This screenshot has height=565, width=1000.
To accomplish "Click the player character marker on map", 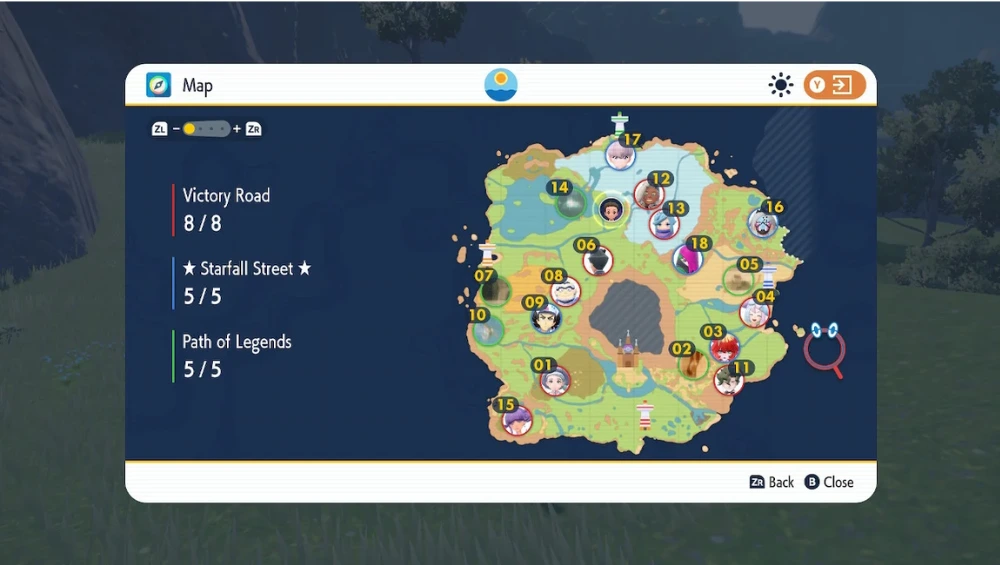I will (611, 210).
